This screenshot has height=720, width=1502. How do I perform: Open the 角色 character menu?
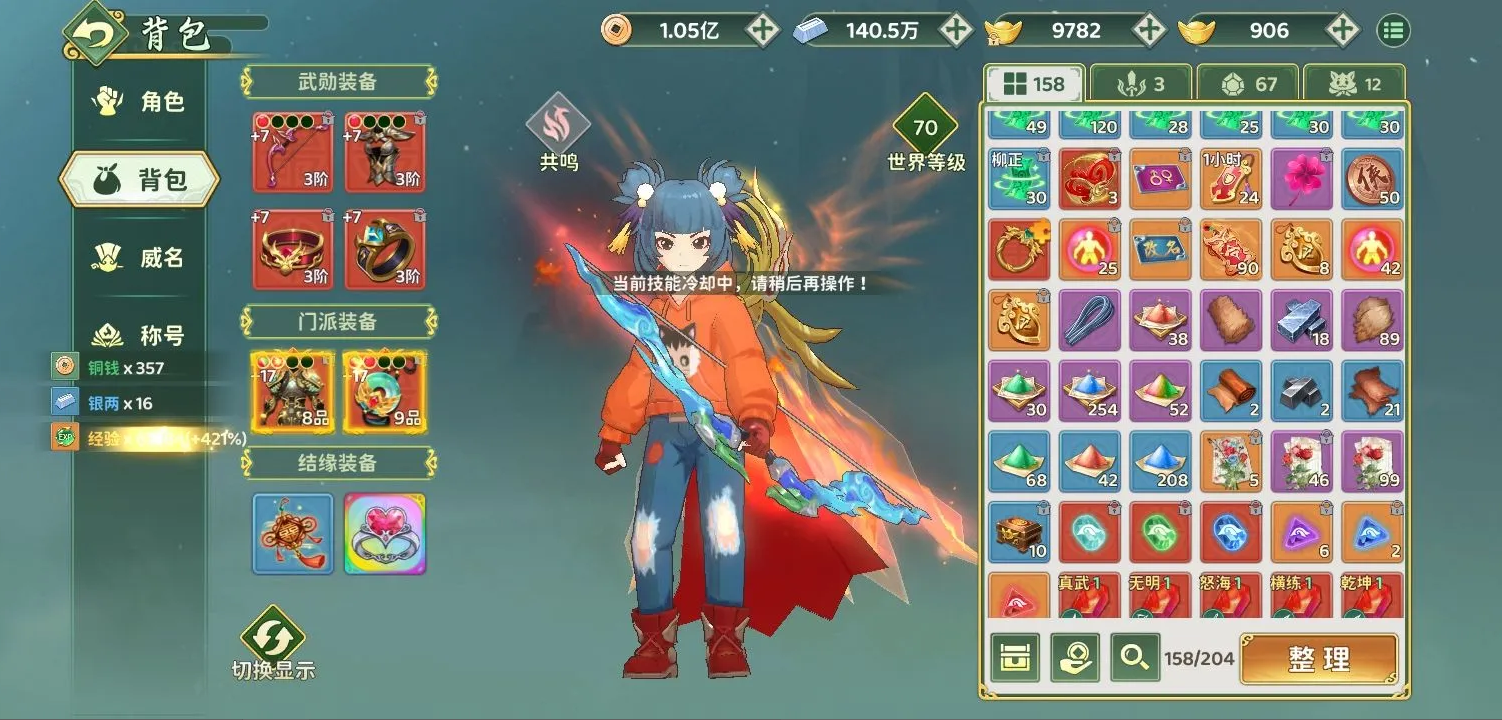coord(140,102)
